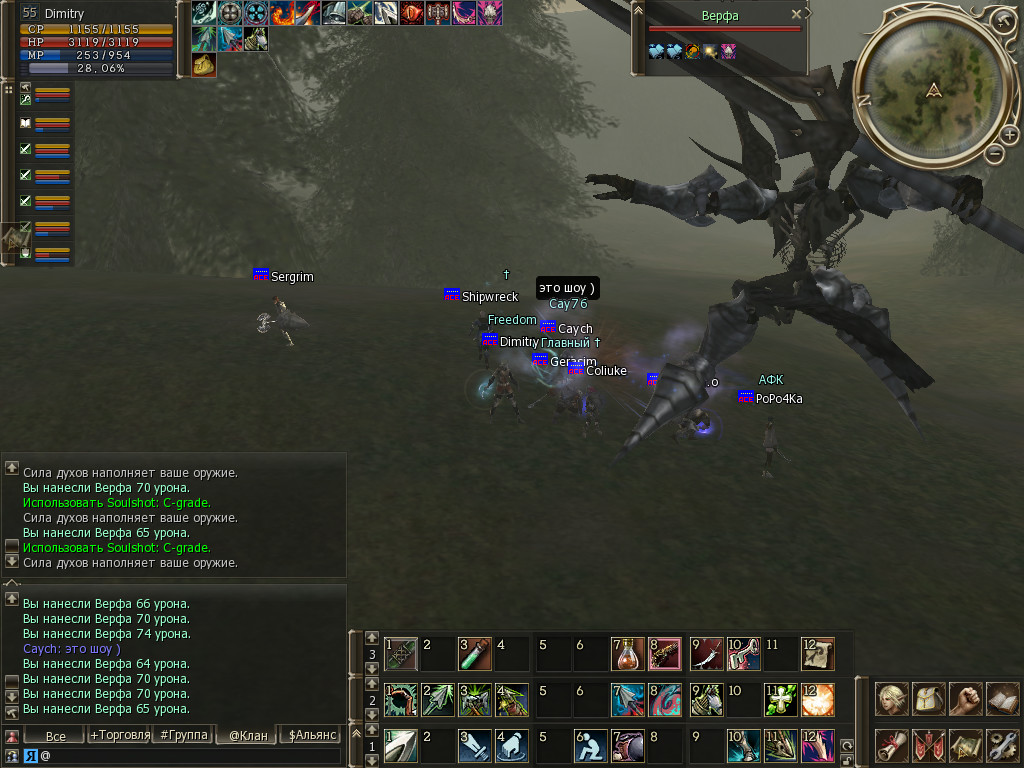Open the actions fist button
This screenshot has height=768, width=1024.
pyautogui.click(x=965, y=698)
